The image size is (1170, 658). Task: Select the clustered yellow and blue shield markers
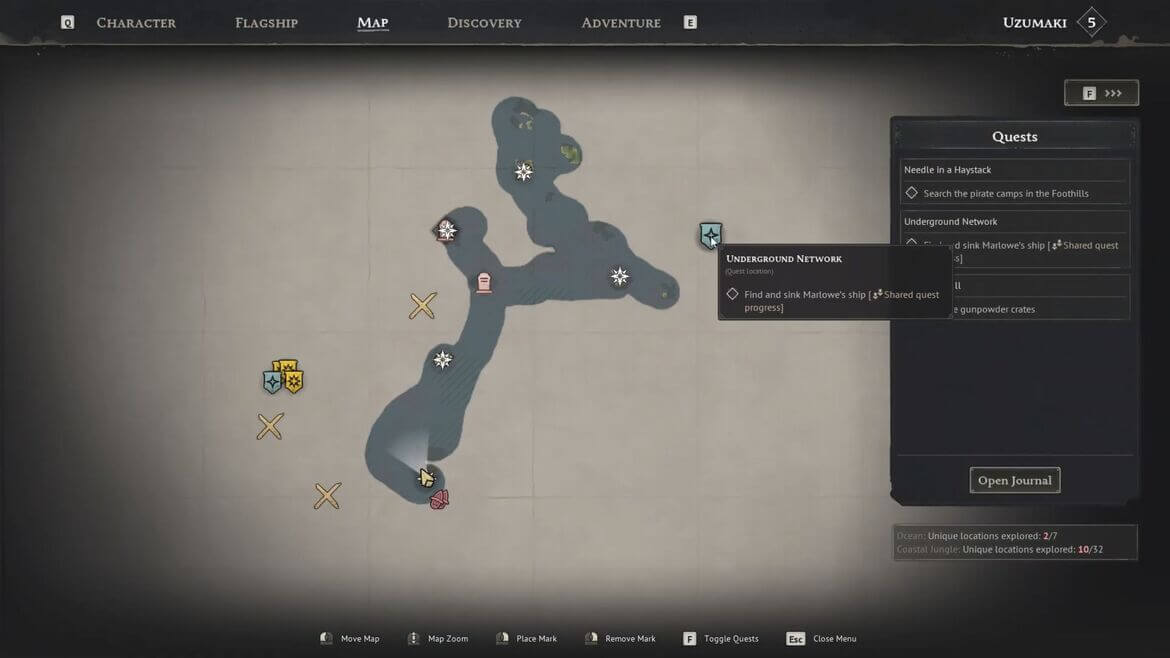pos(282,377)
